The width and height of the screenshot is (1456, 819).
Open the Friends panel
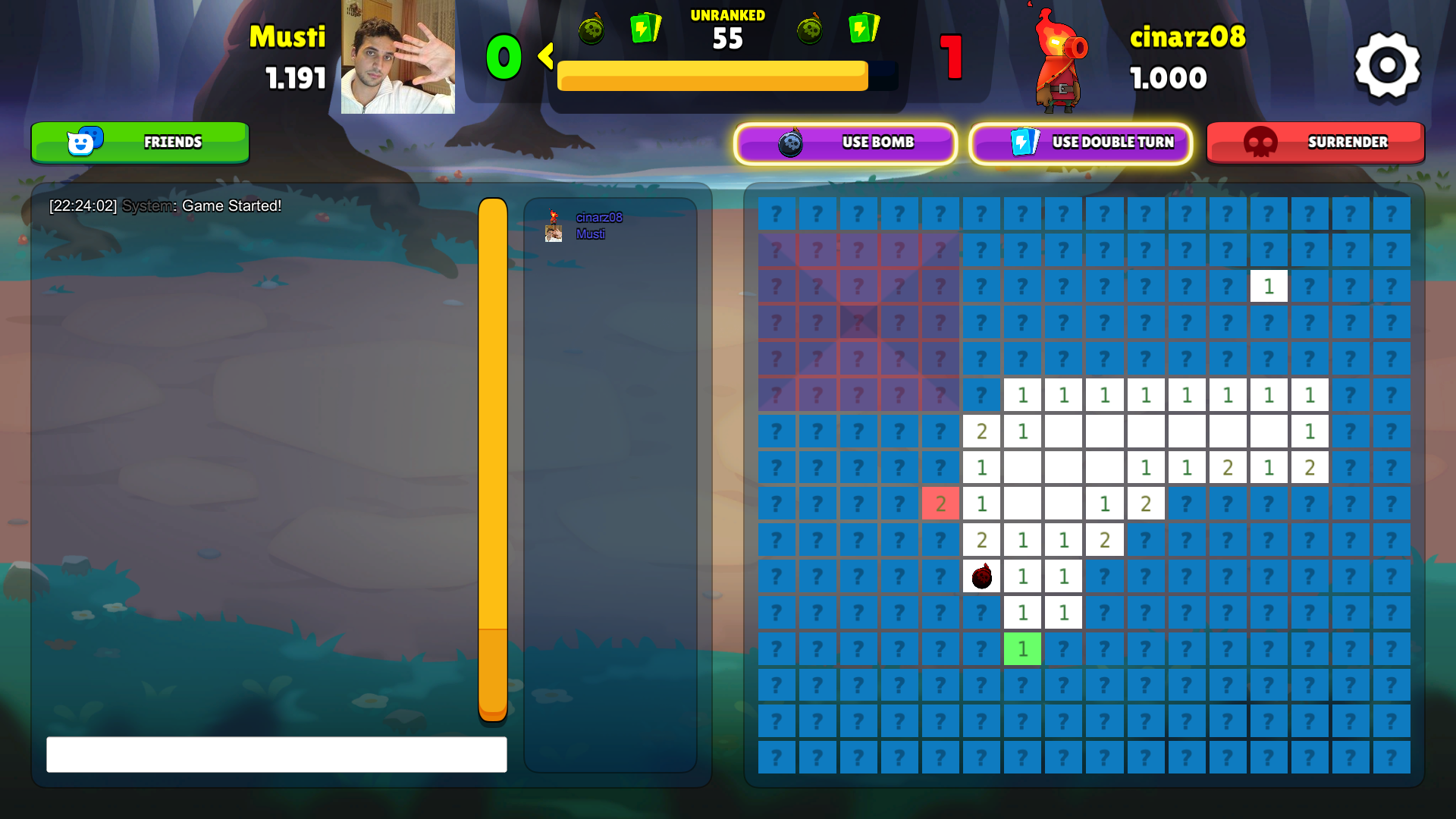click(140, 142)
